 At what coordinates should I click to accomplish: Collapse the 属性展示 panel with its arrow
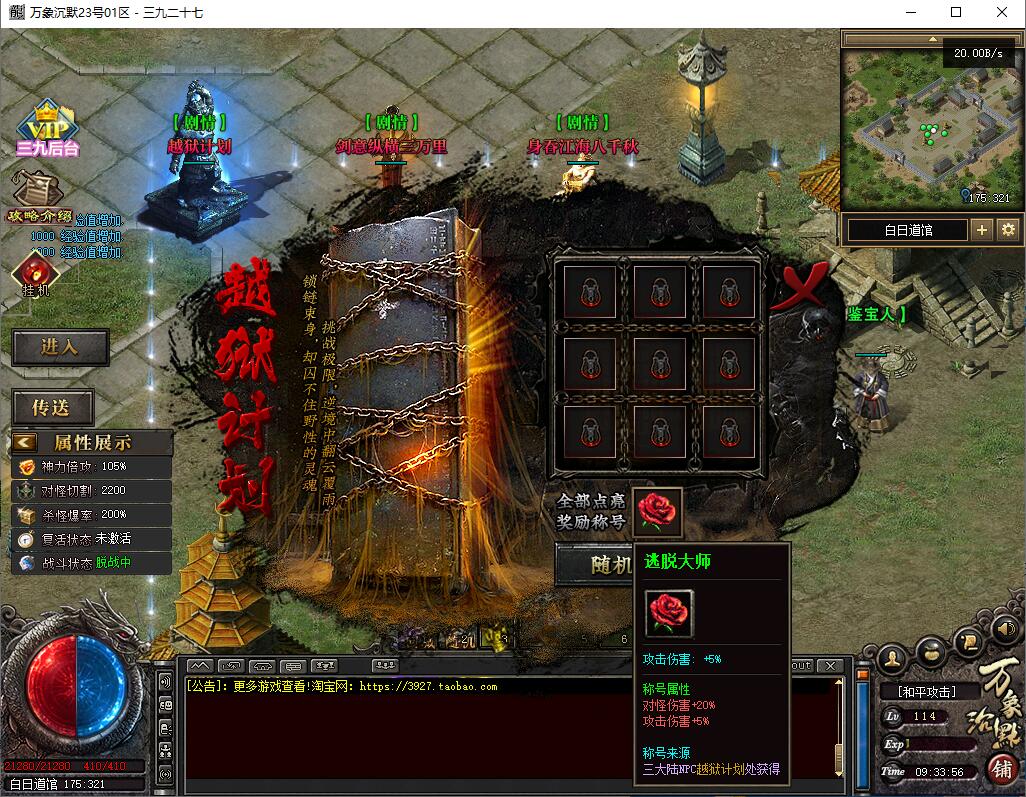point(25,442)
